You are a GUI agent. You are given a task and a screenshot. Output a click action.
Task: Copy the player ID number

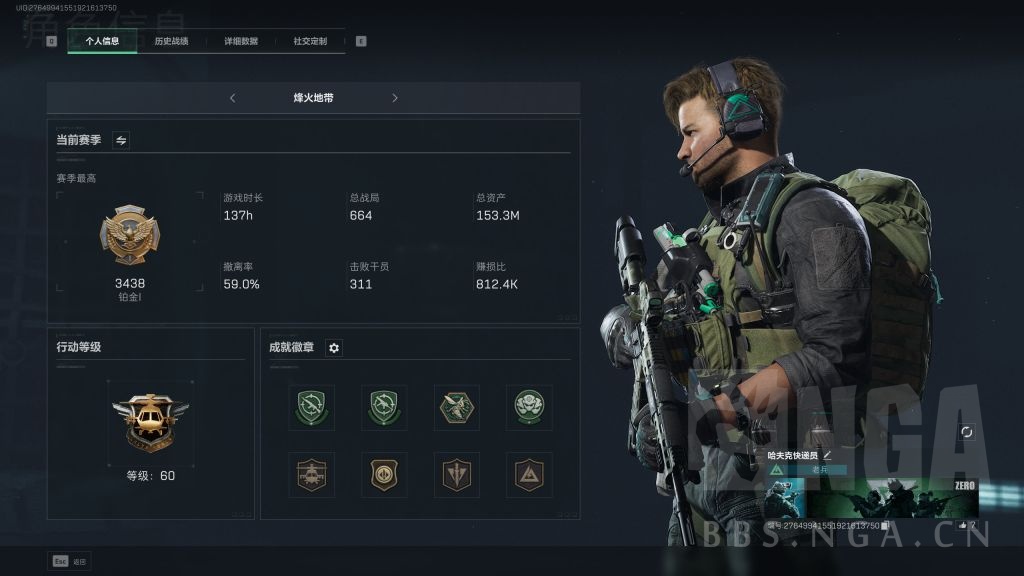(885, 525)
